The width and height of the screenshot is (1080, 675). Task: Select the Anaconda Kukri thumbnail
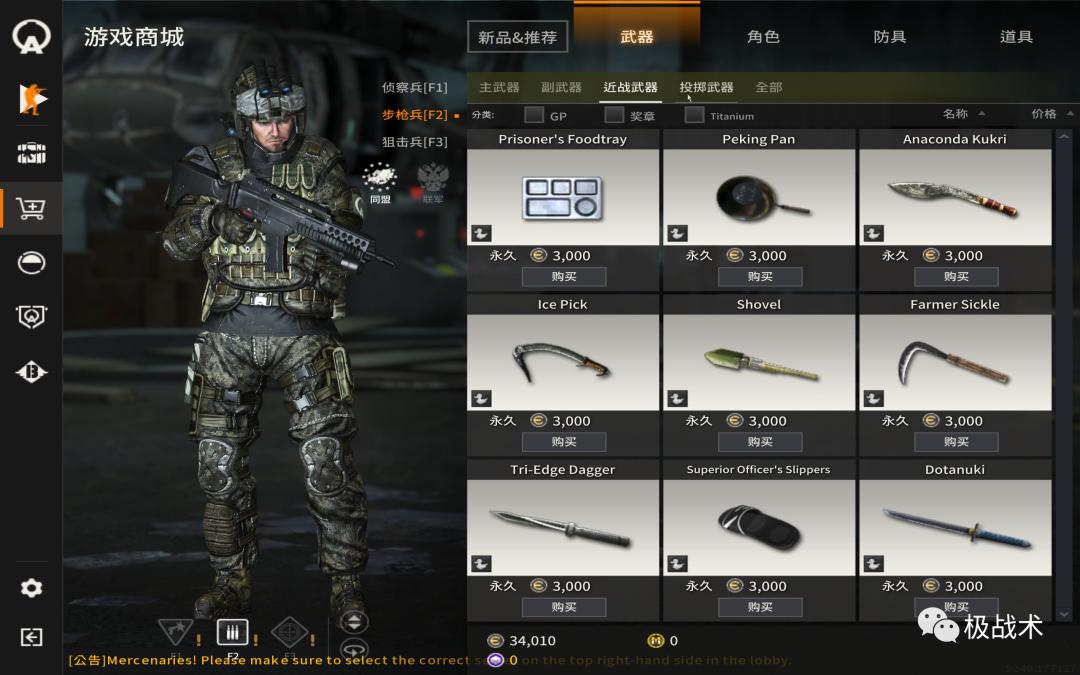coord(955,197)
